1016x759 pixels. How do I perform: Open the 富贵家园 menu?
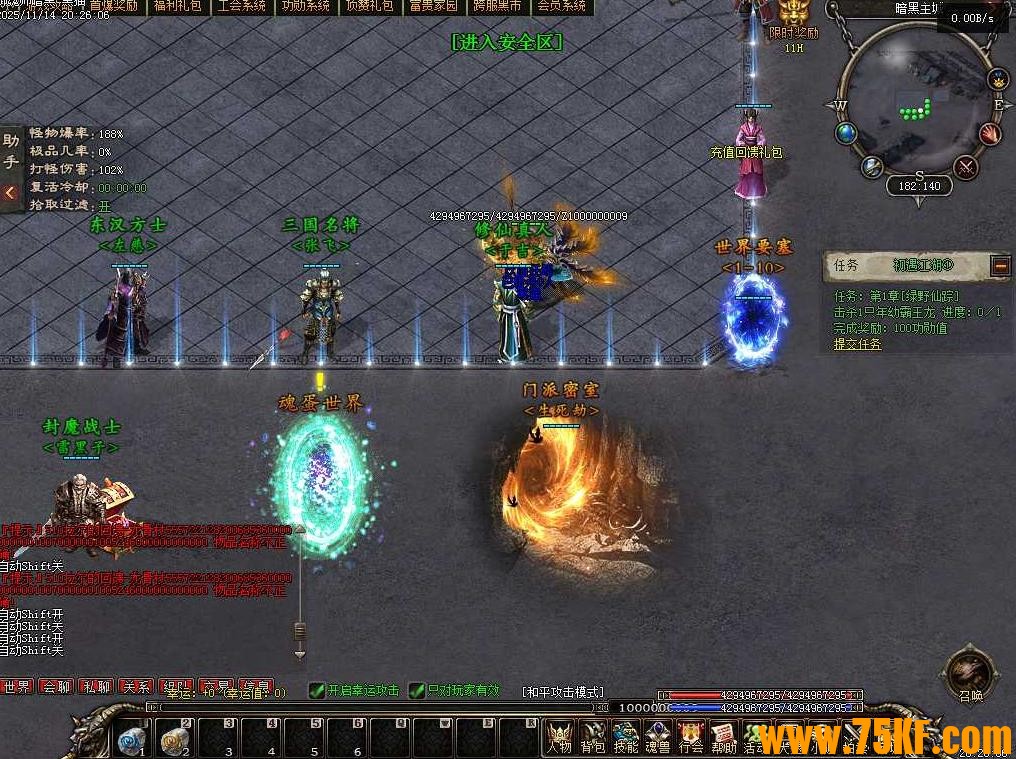pos(433,6)
